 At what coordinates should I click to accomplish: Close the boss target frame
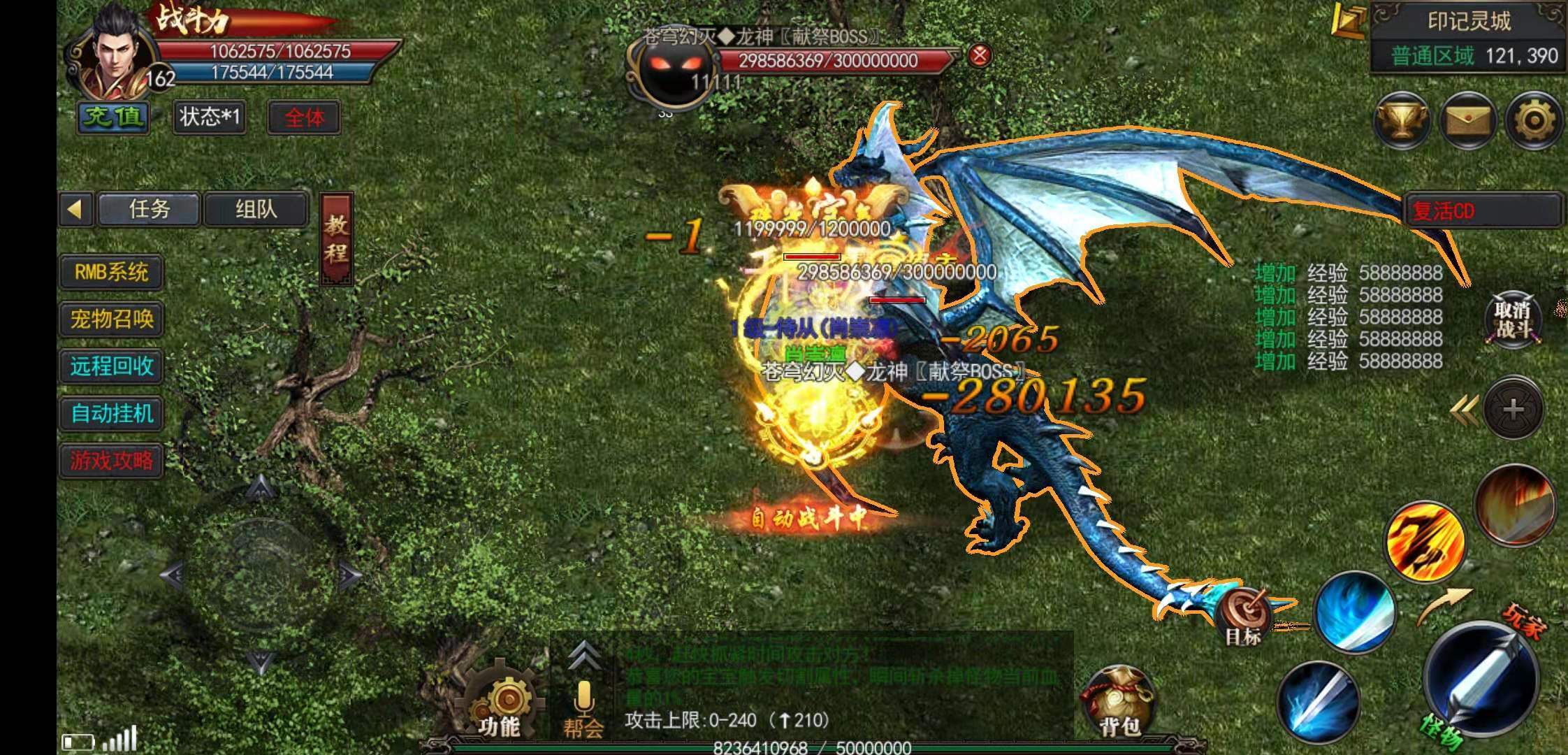[980, 55]
